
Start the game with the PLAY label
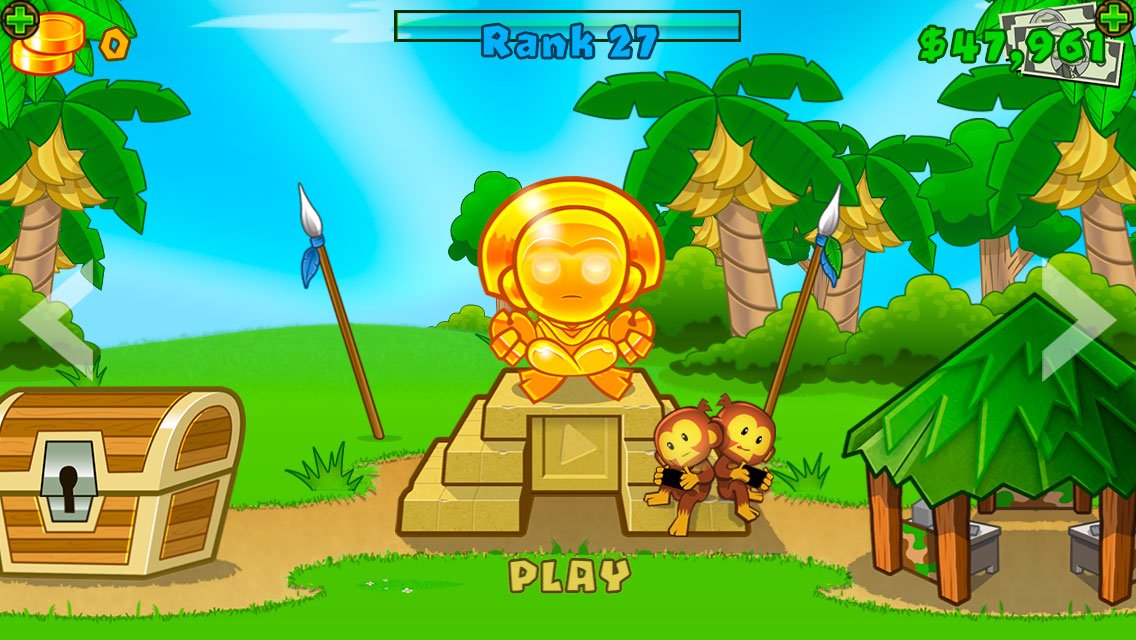pyautogui.click(x=569, y=575)
